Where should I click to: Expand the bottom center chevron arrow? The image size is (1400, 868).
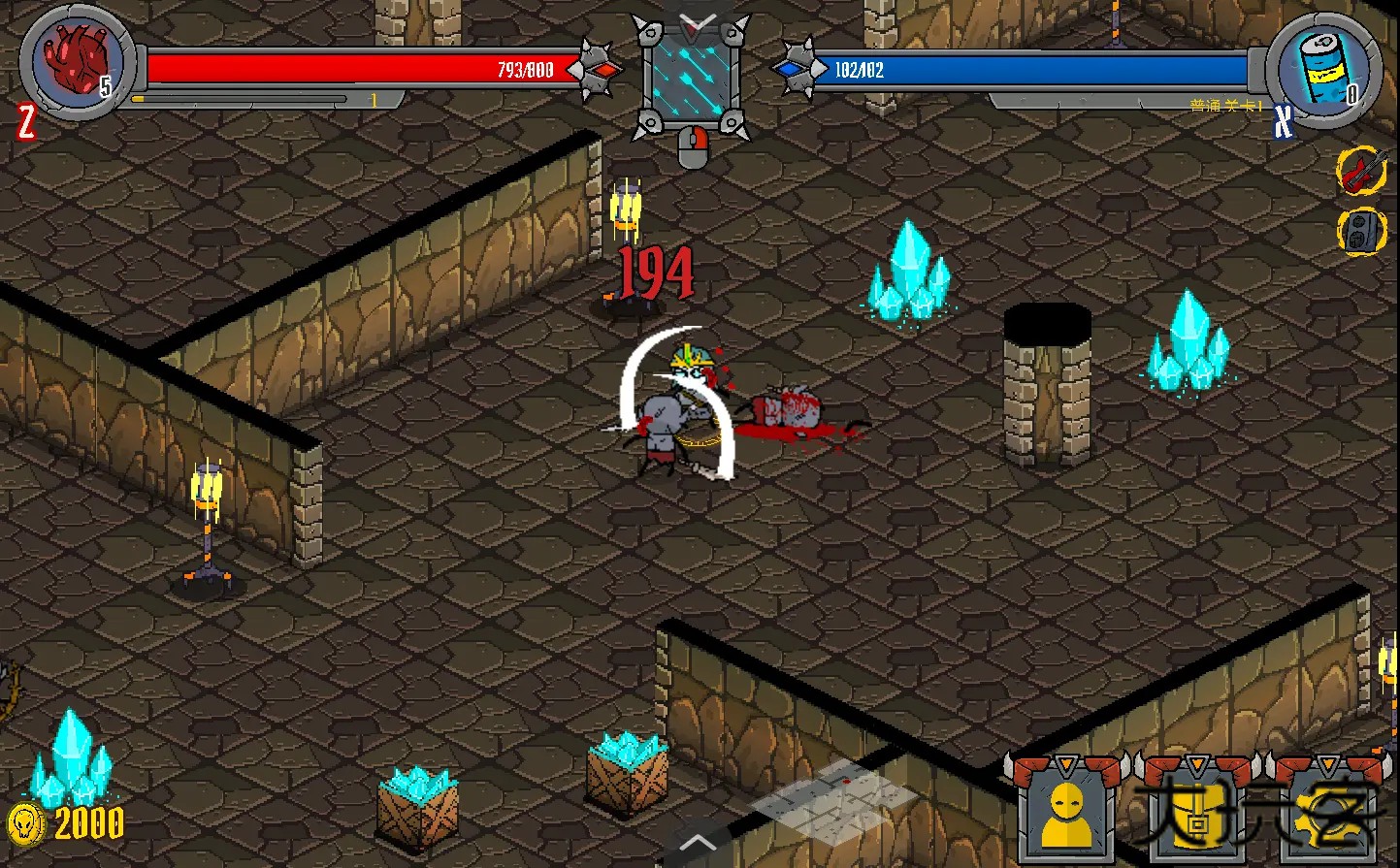tap(697, 842)
